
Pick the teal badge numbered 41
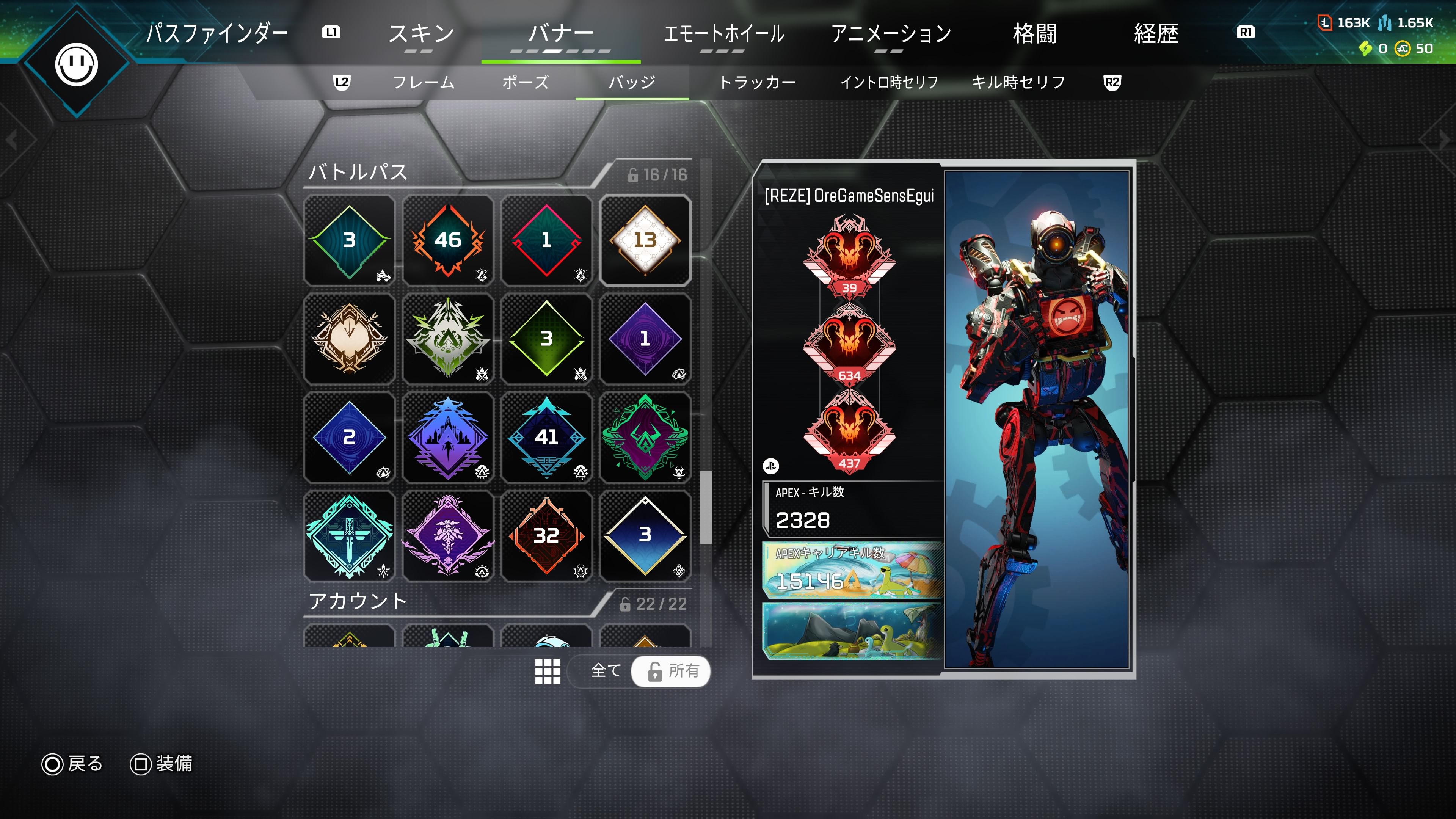(x=546, y=437)
